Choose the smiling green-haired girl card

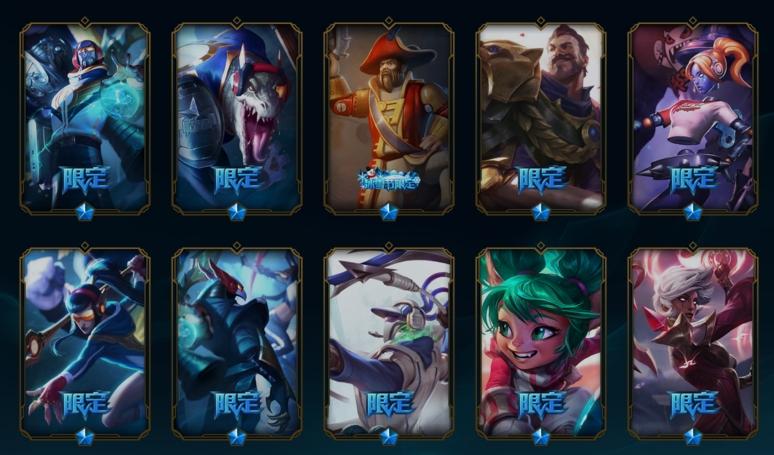[541, 342]
